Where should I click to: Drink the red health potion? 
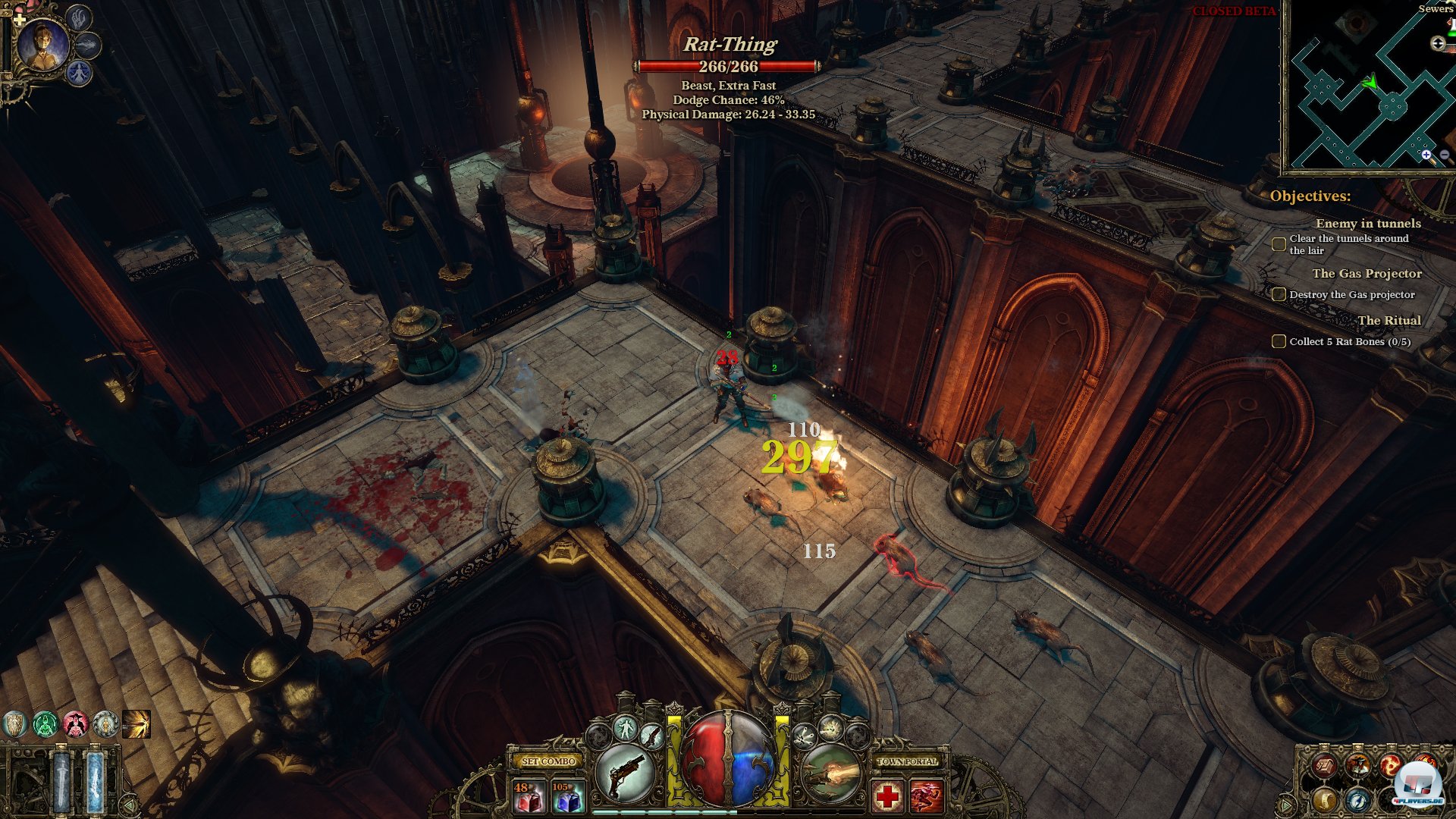click(529, 796)
